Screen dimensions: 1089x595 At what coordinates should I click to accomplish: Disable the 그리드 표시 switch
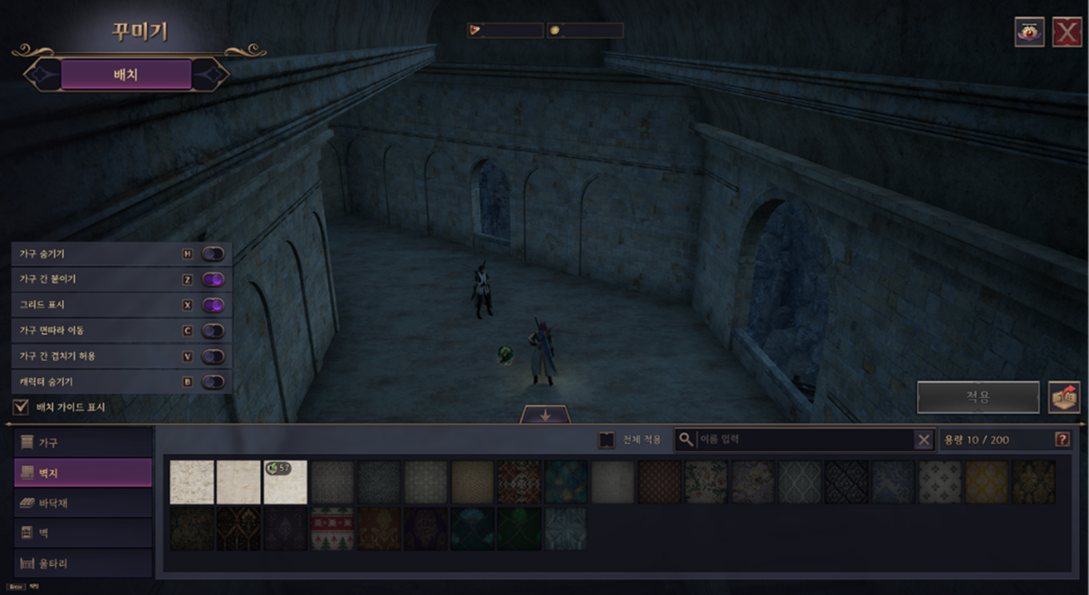[x=213, y=305]
